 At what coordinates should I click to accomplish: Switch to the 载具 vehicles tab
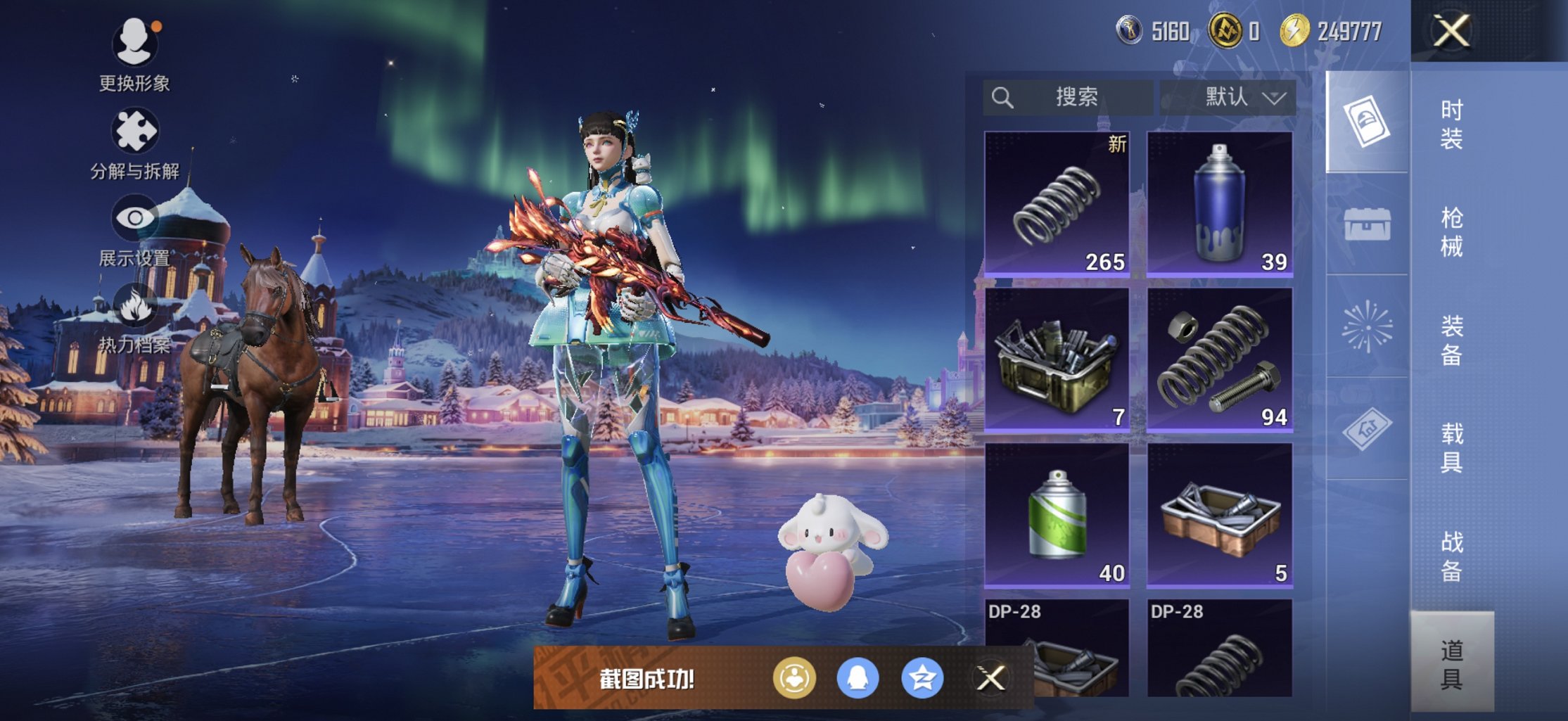tap(1451, 448)
